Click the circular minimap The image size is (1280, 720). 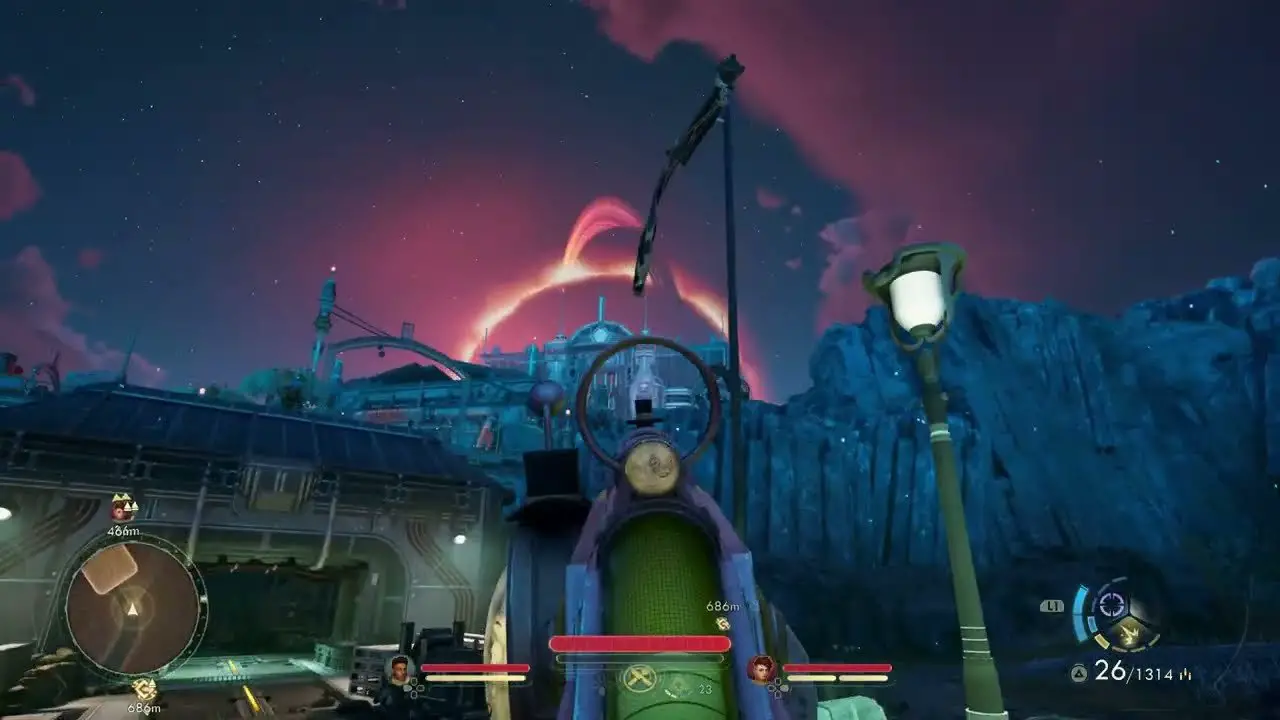coord(132,606)
